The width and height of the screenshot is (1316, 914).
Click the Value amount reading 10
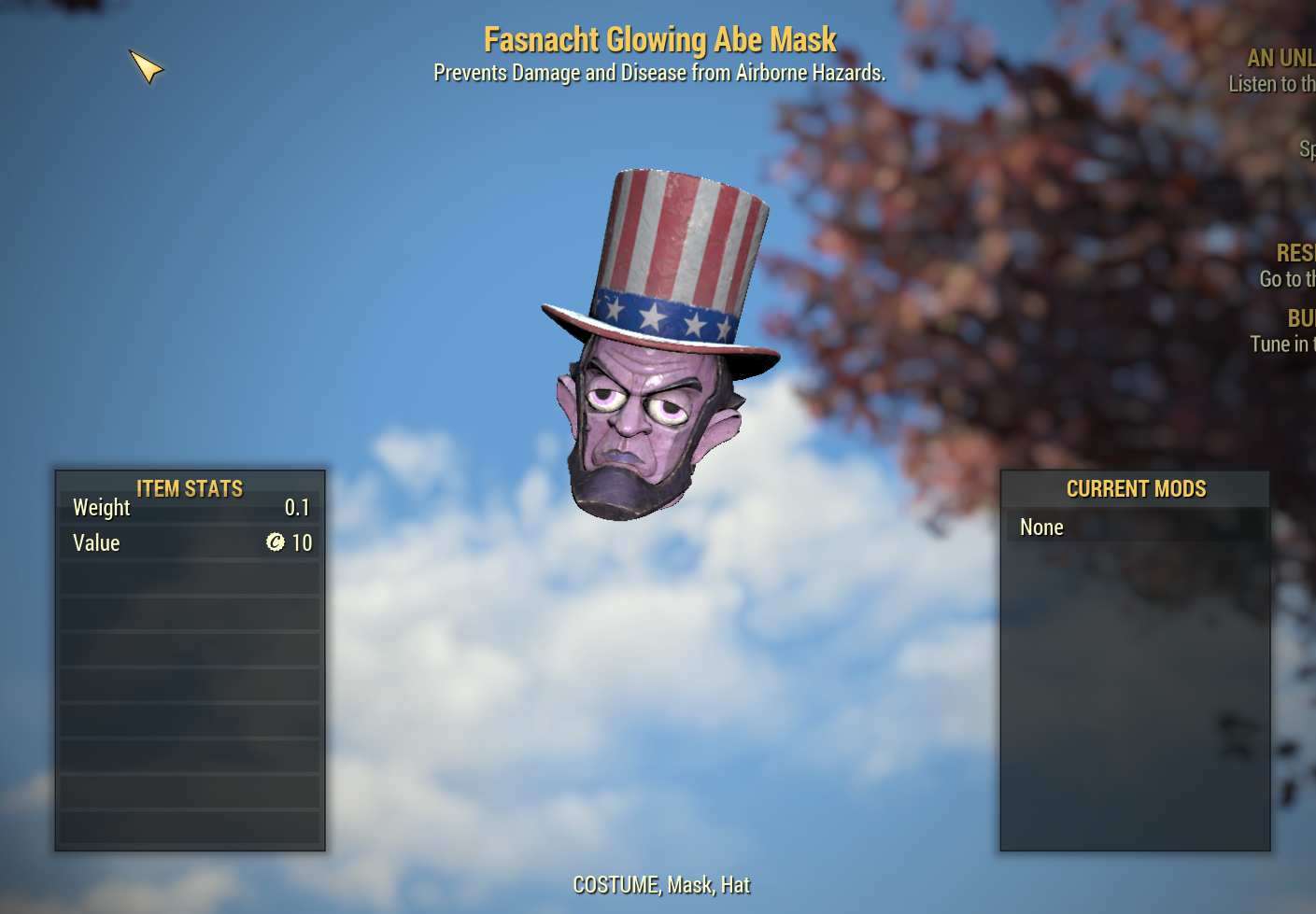[302, 542]
